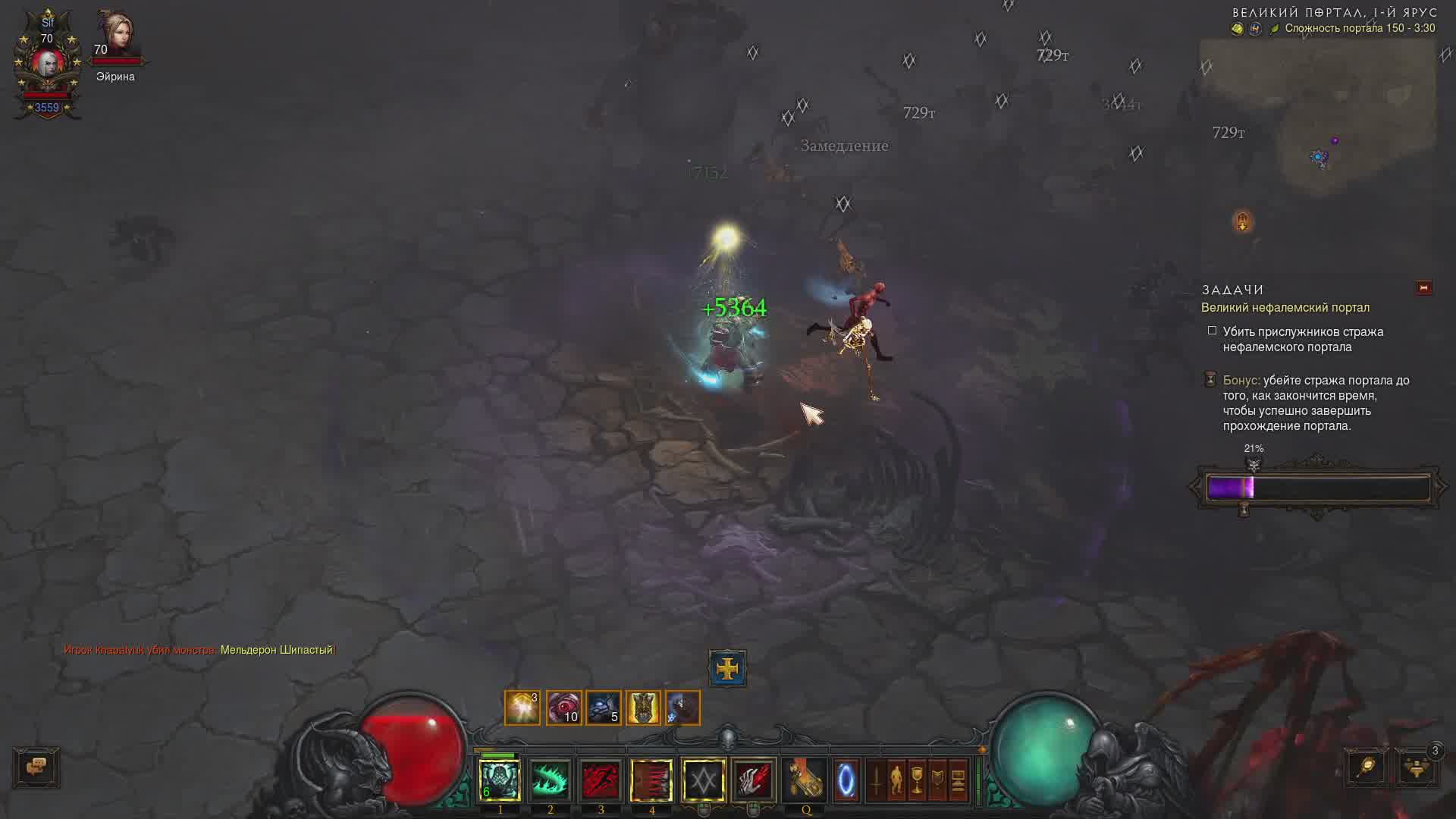Open the game menu computer icon
This screenshot has width=1456, height=819.
click(958, 780)
